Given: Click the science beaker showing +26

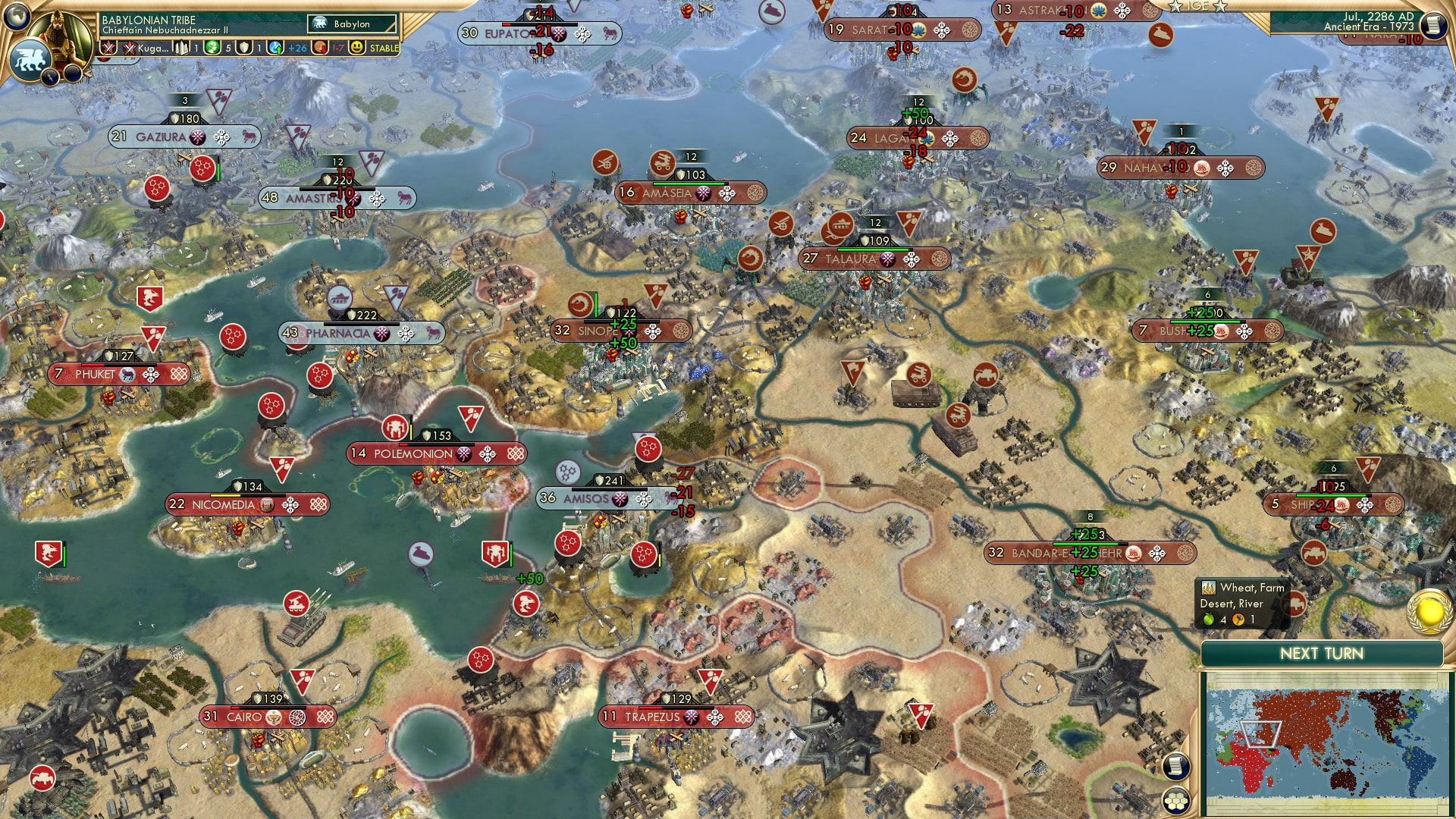Looking at the screenshot, I should (x=275, y=47).
